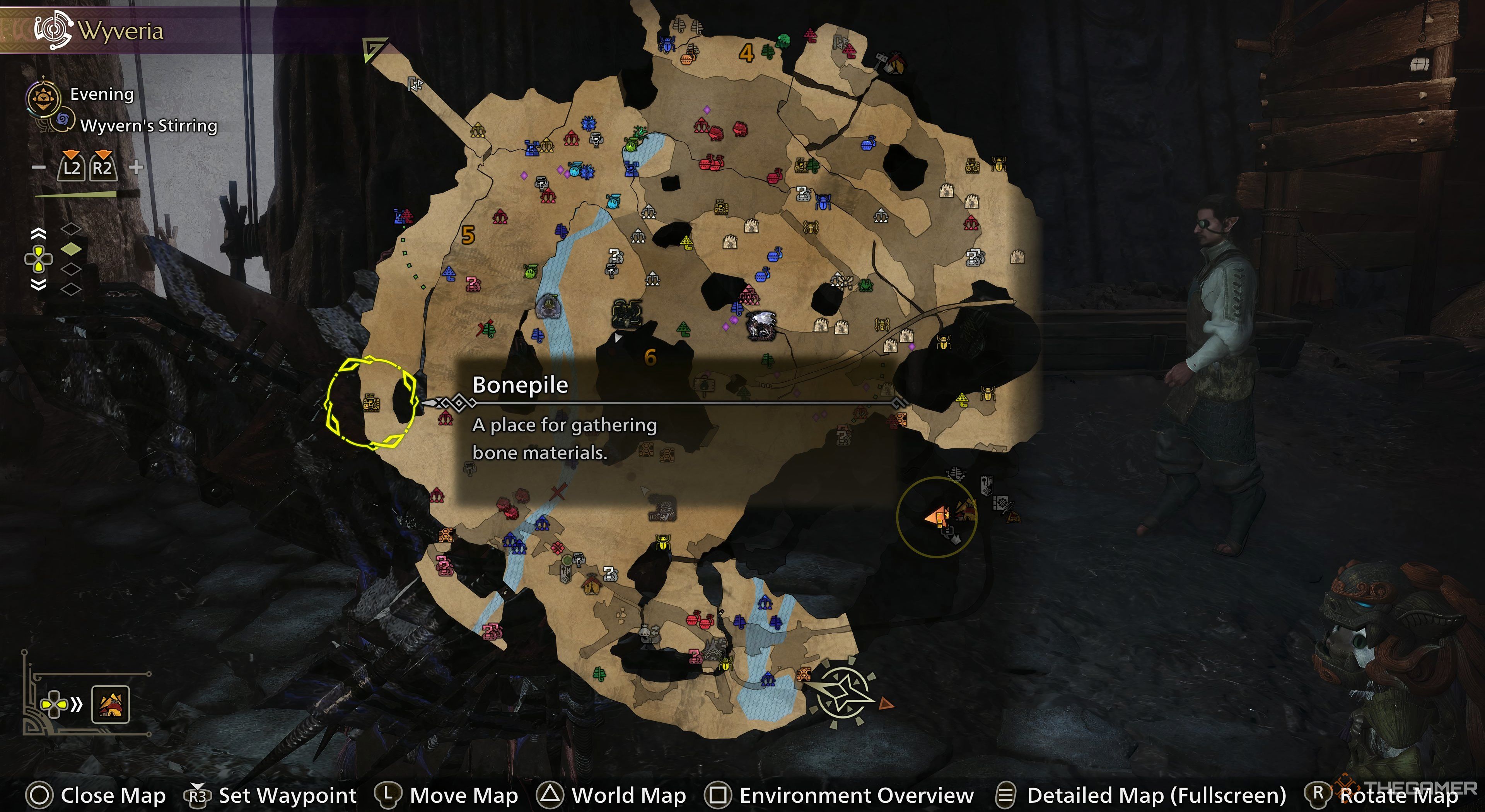1485x812 pixels.
Task: Click the Wyveria locale title icon
Action: [53, 29]
